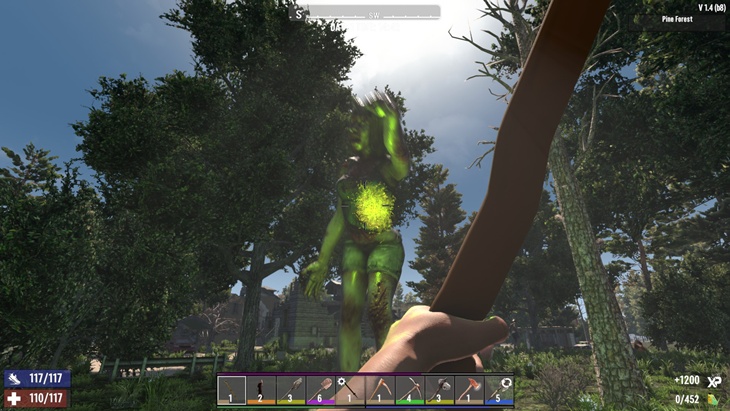
Task: Select the red-headed fire axe slot
Action: (x=469, y=389)
